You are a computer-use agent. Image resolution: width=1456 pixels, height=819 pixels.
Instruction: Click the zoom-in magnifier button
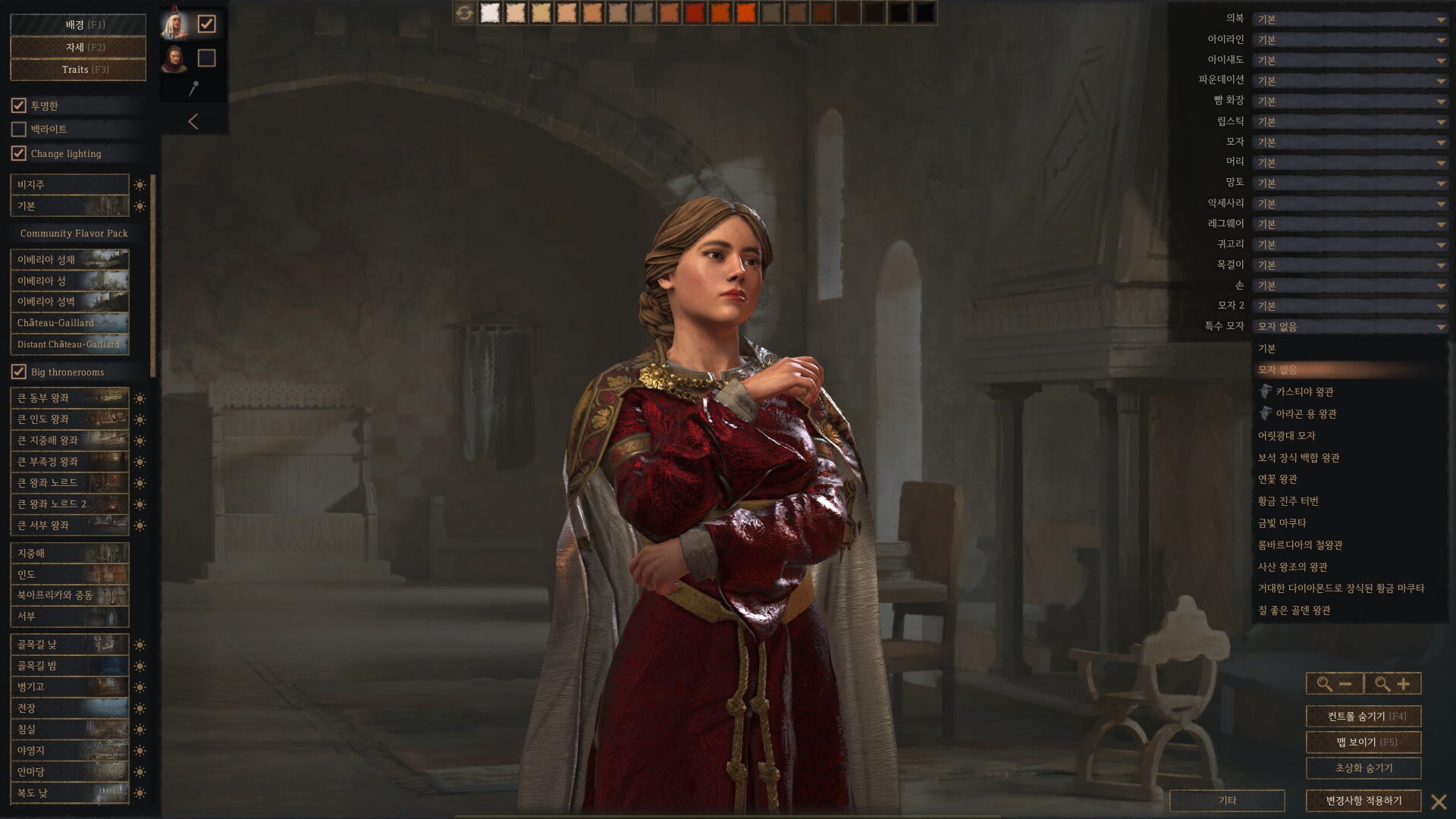click(x=1392, y=684)
